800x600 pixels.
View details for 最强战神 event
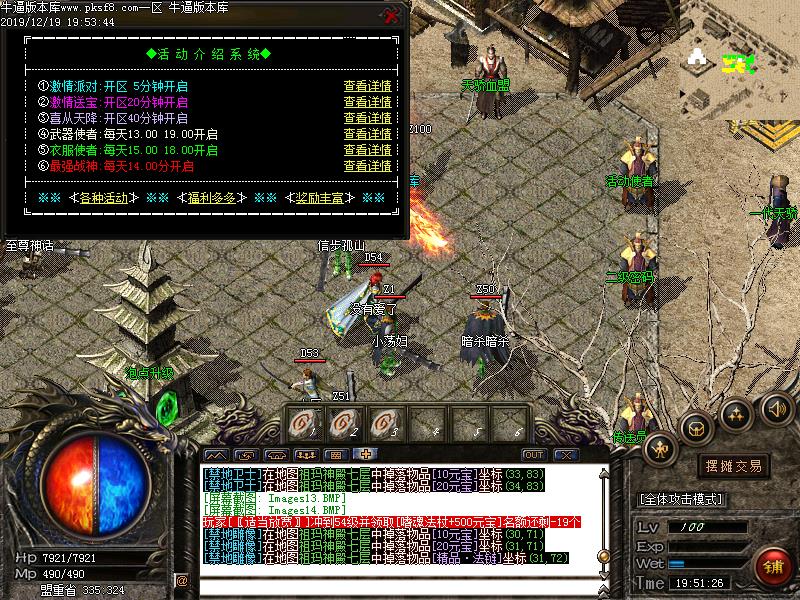(x=367, y=166)
